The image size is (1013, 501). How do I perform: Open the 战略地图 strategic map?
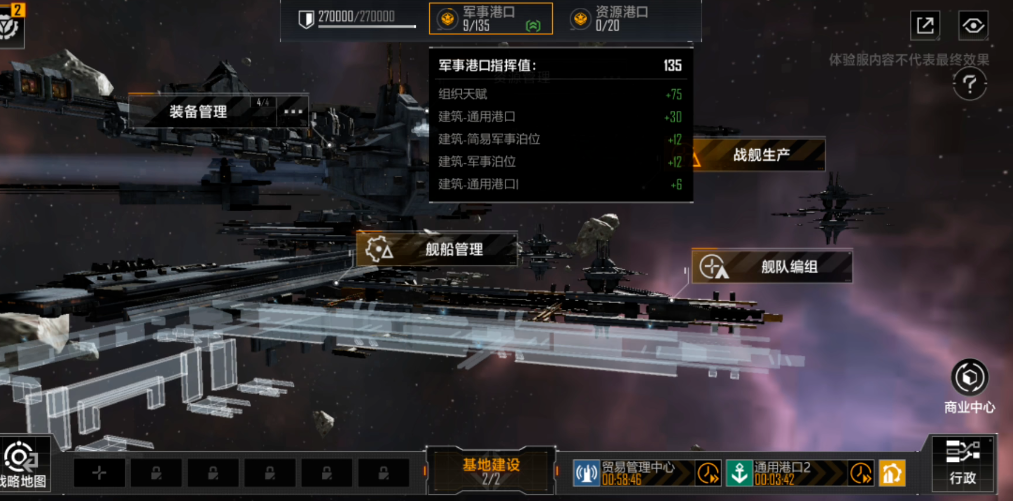tap(22, 465)
